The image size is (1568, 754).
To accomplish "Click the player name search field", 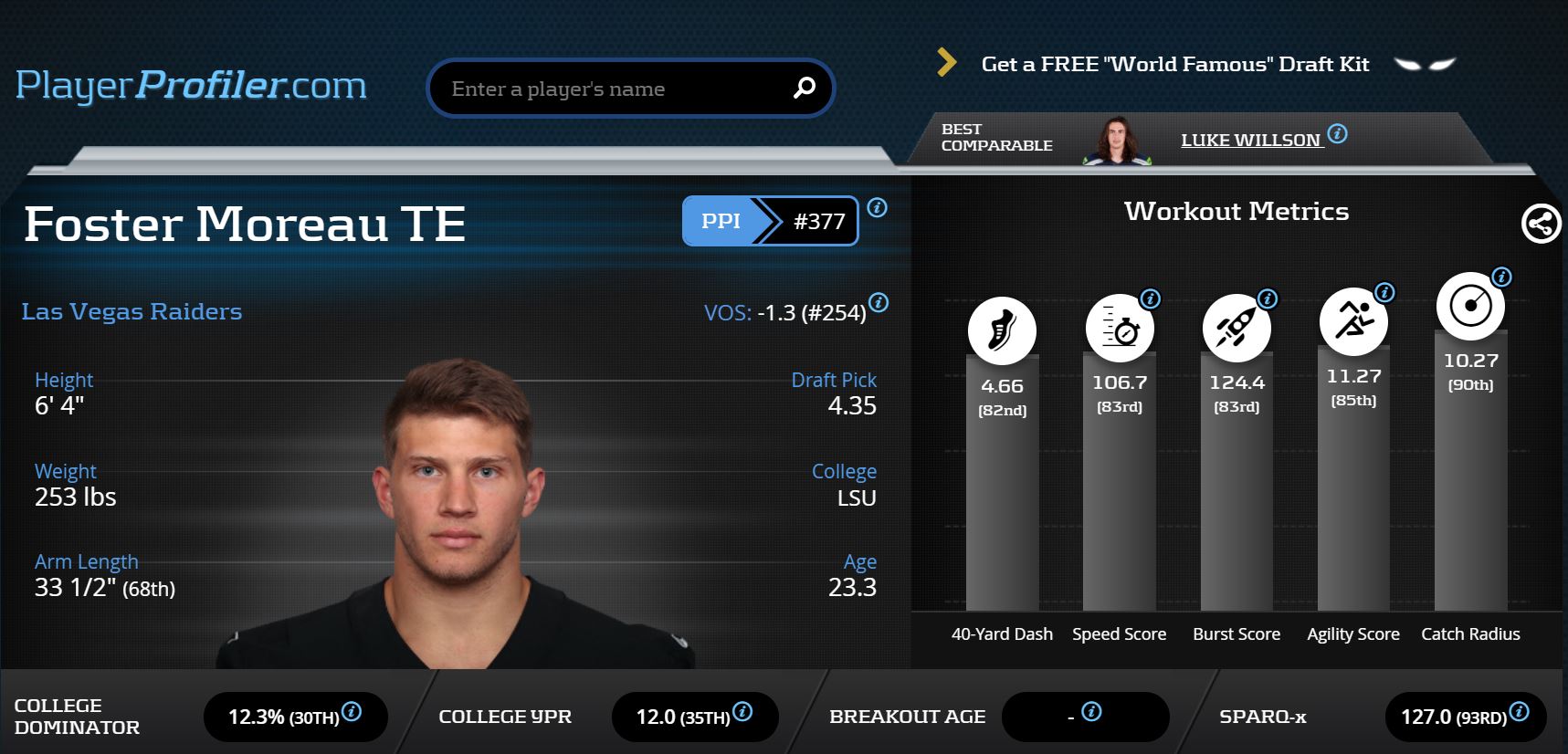I will (x=612, y=89).
